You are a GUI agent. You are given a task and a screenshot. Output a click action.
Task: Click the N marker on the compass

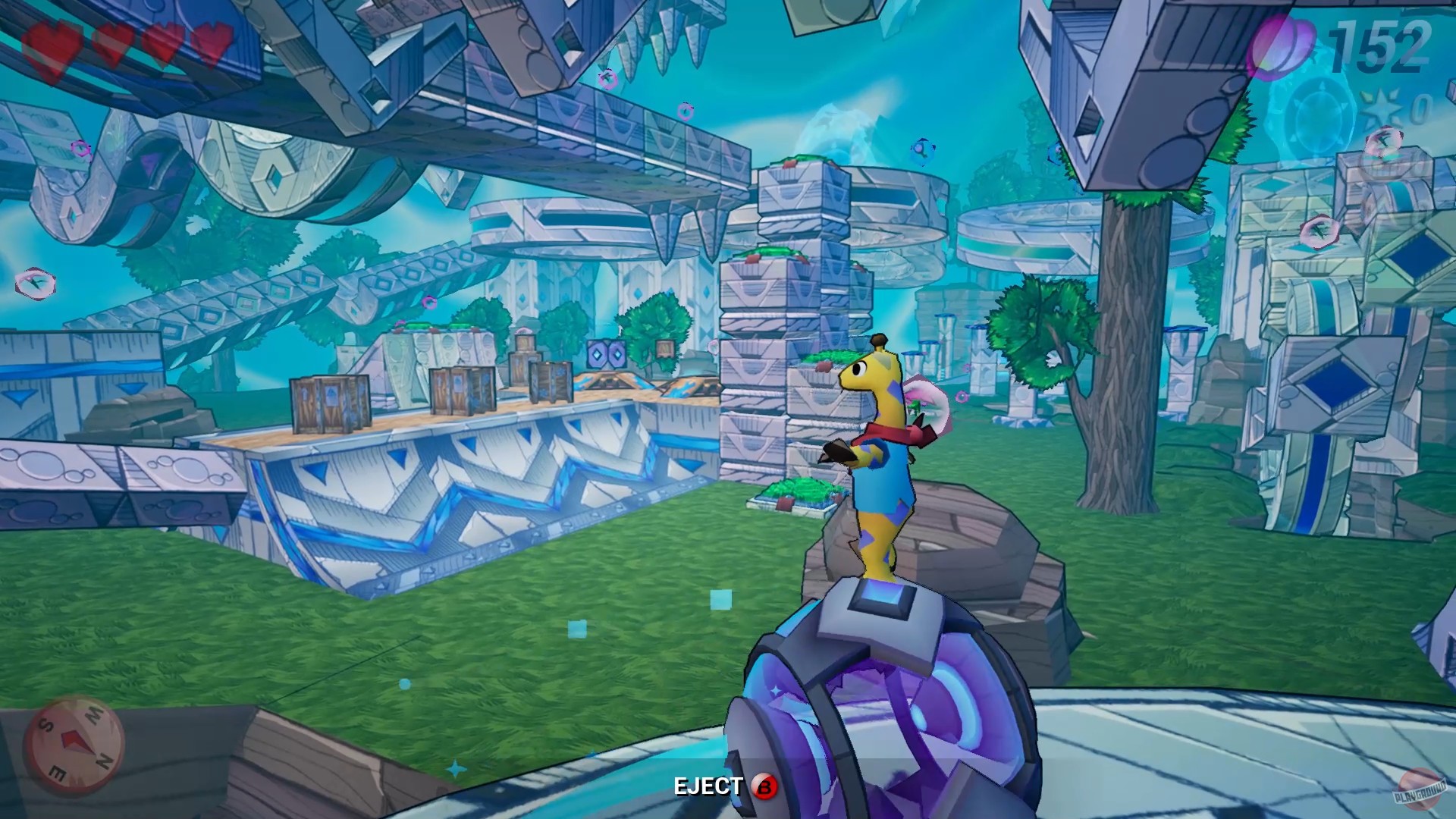(103, 761)
